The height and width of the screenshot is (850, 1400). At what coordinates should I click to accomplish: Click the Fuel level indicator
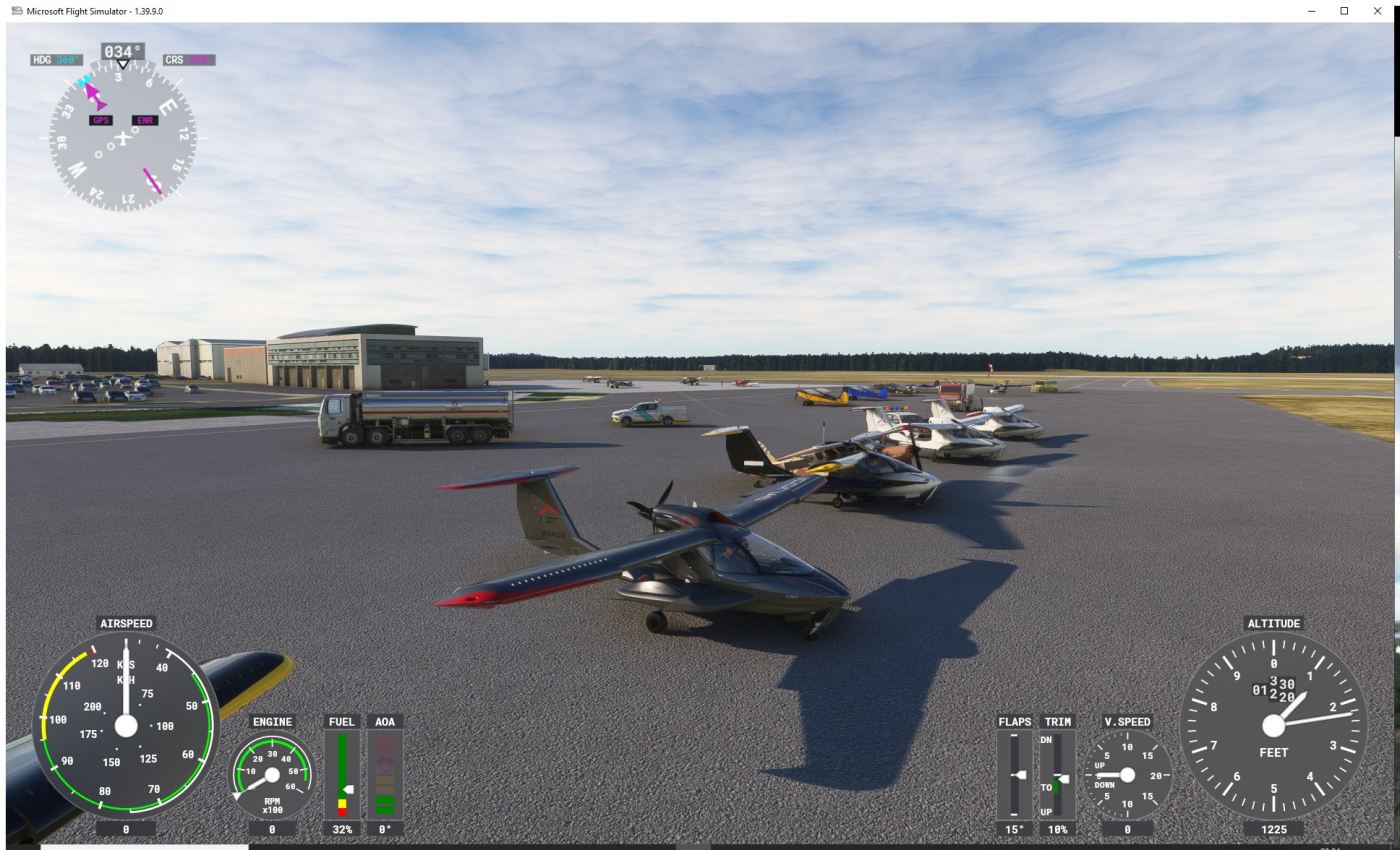click(x=342, y=774)
